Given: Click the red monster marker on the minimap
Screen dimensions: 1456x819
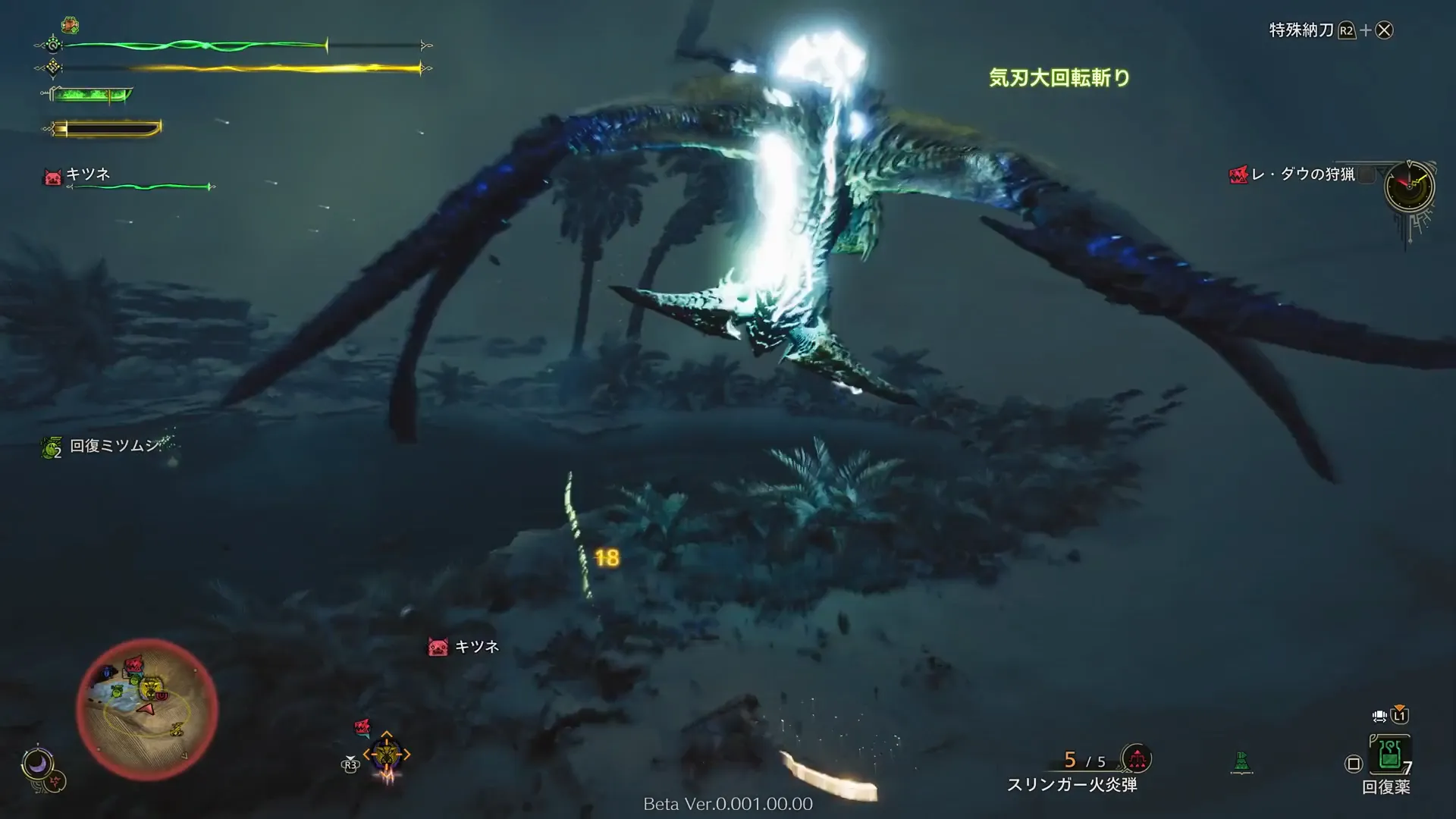Looking at the screenshot, I should 134,665.
